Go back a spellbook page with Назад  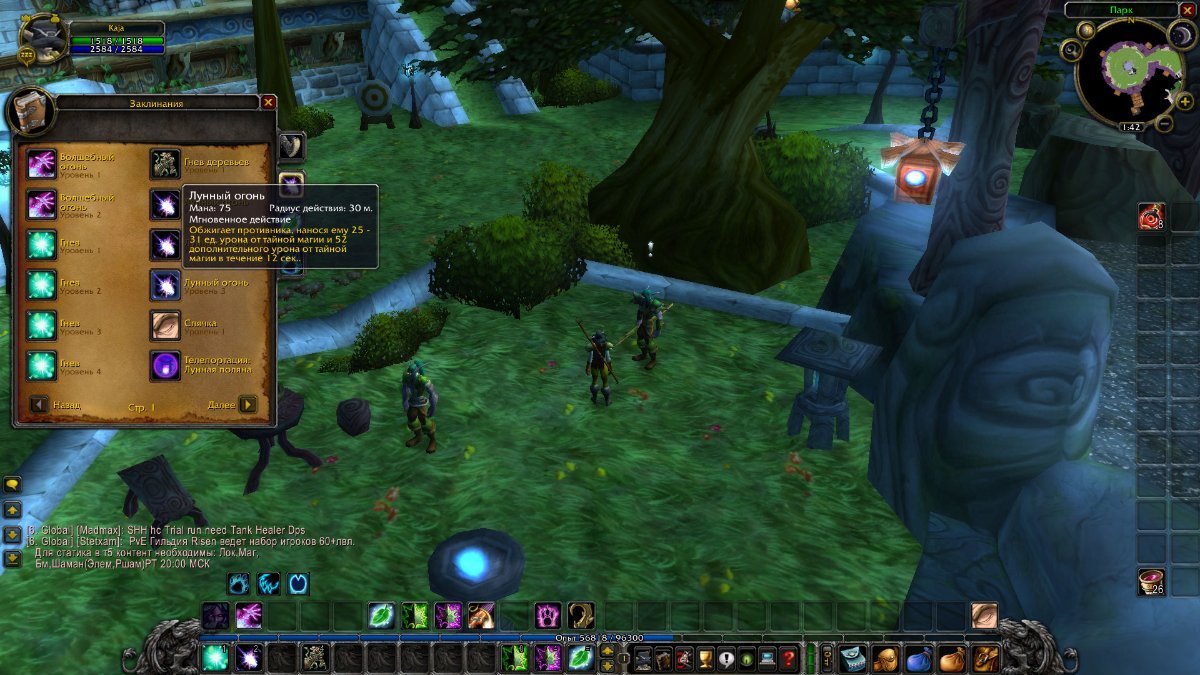point(39,405)
